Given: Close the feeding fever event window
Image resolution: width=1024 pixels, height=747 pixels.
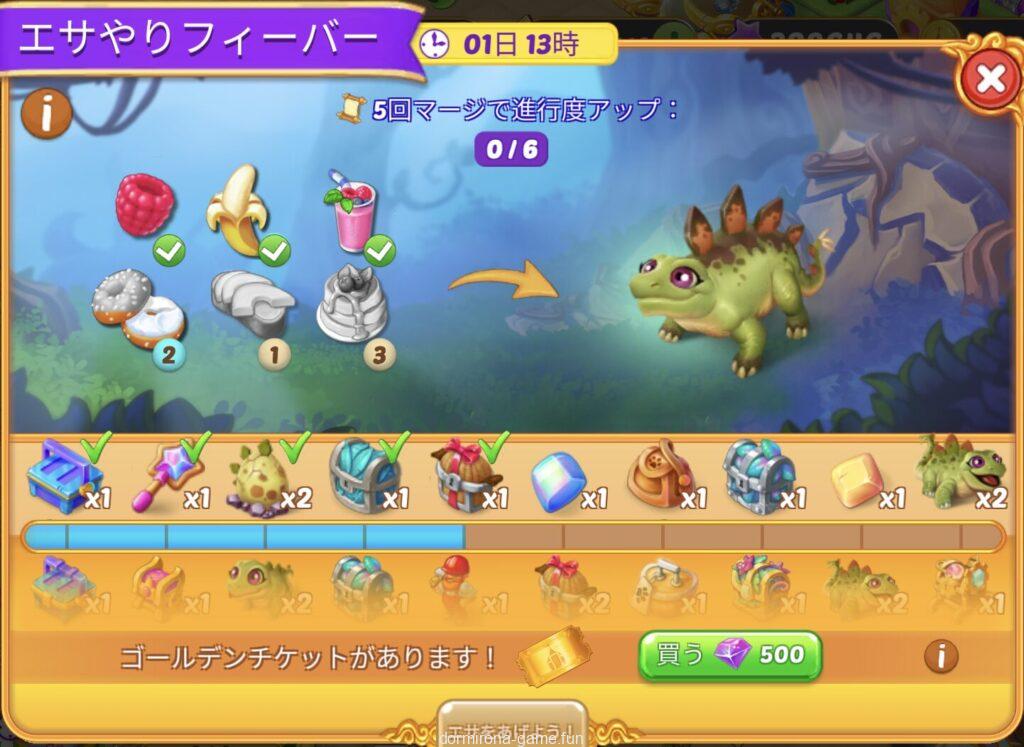Looking at the screenshot, I should point(989,79).
